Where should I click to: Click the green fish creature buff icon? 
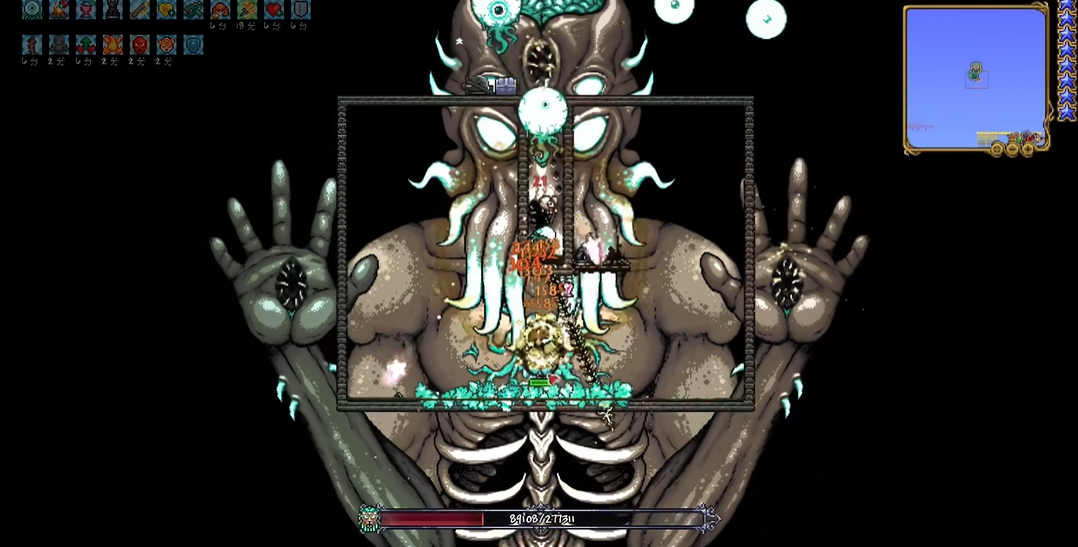[x=193, y=9]
